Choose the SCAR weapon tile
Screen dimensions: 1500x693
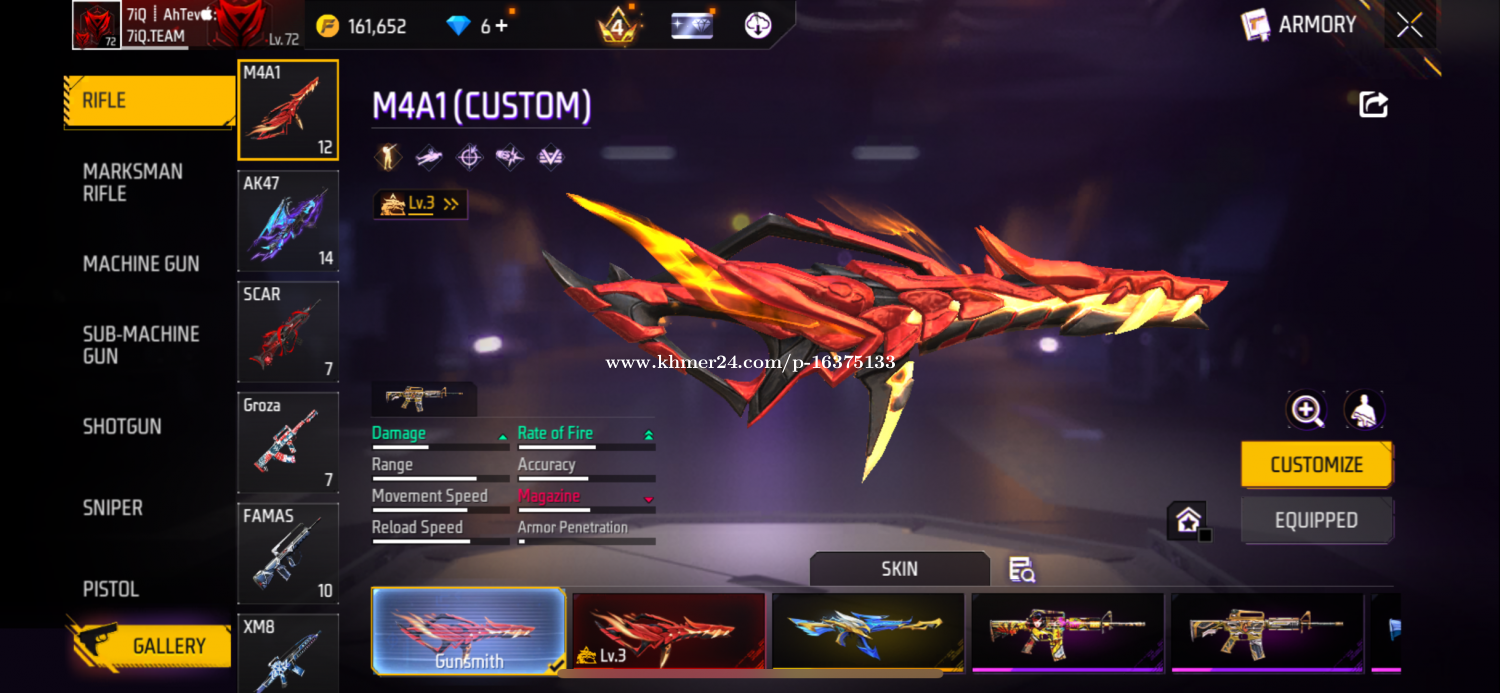[x=288, y=332]
